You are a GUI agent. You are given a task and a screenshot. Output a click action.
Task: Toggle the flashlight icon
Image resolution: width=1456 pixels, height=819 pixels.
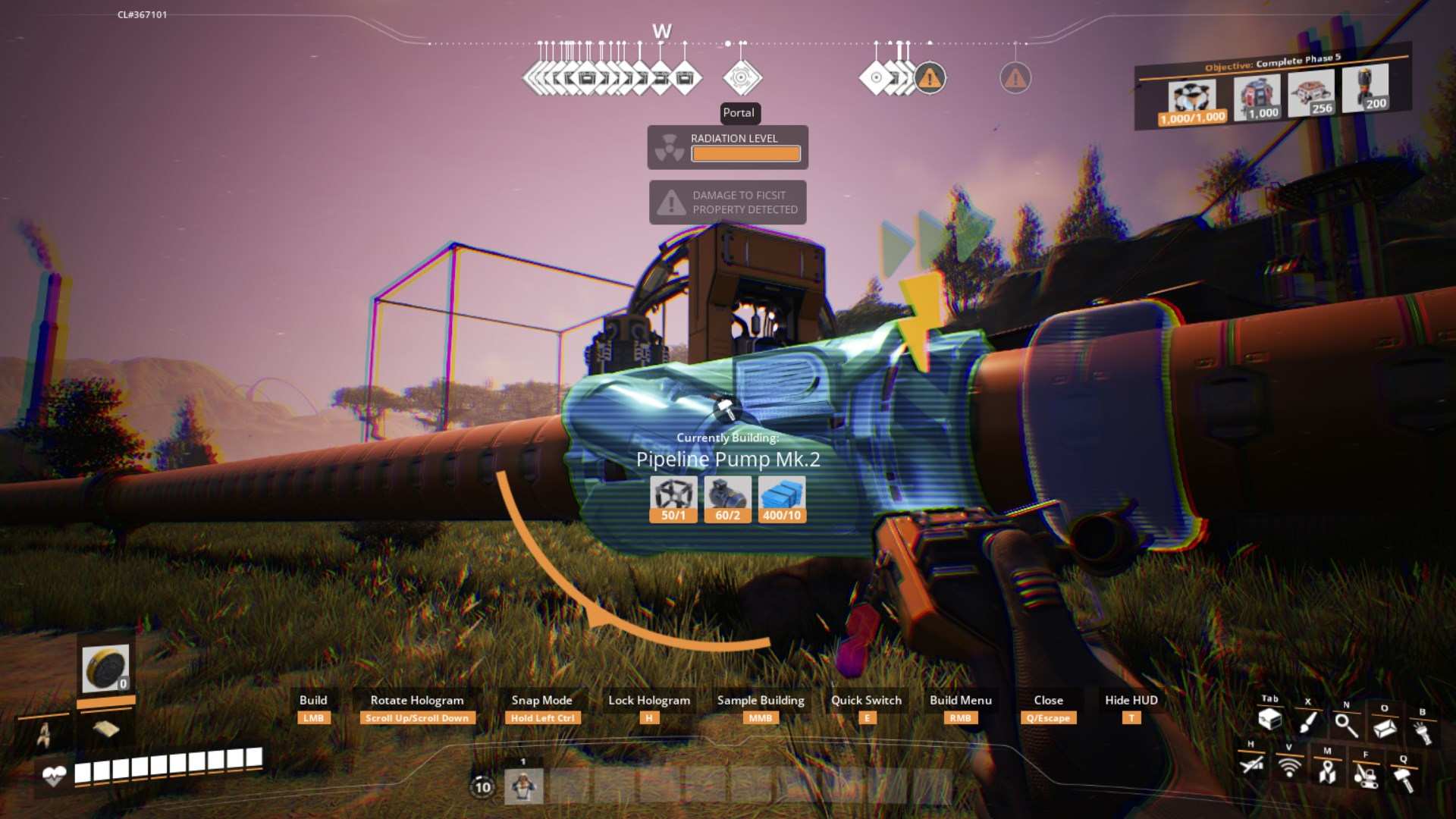(x=1423, y=733)
